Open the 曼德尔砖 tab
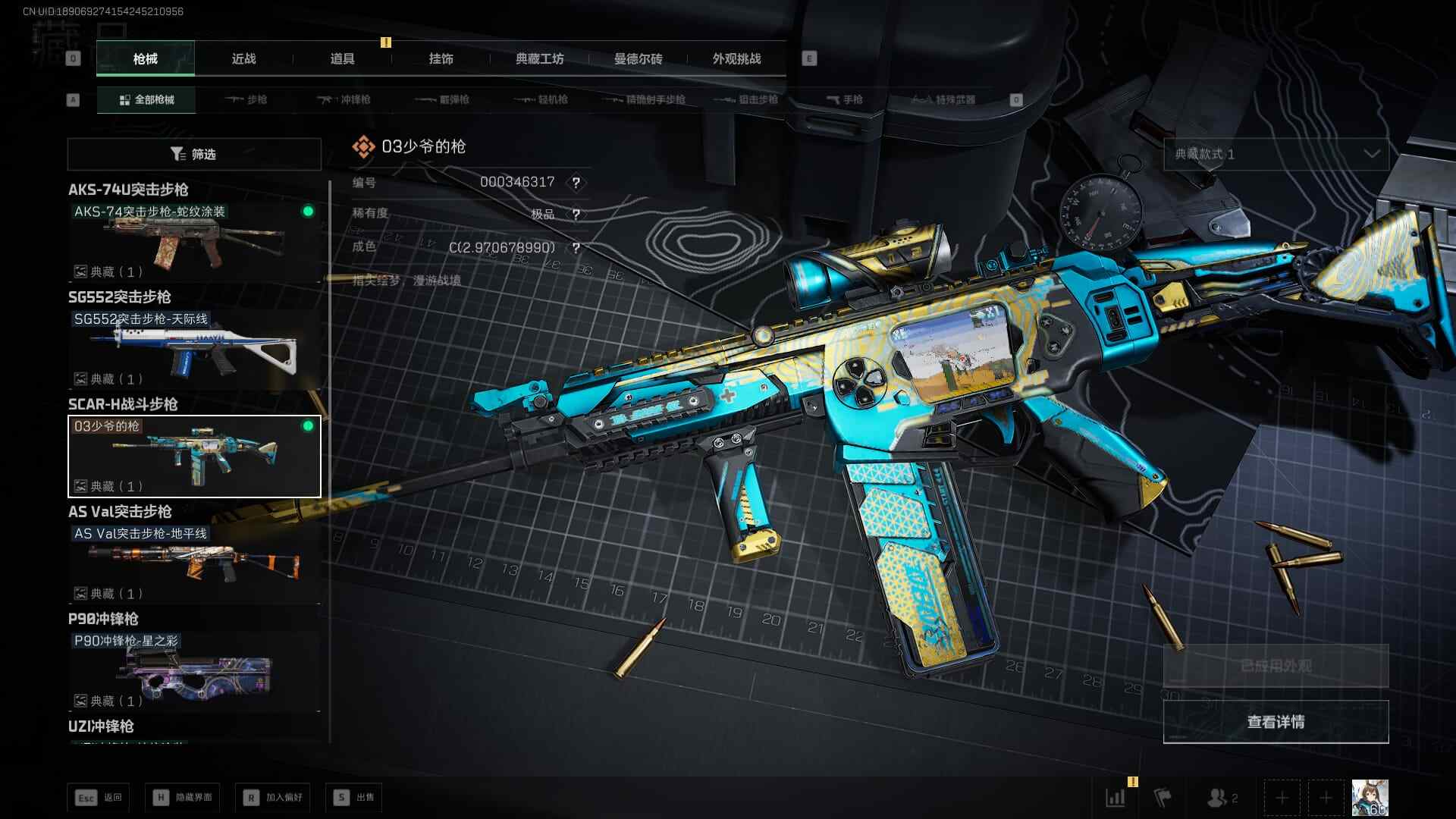This screenshot has height=819, width=1456. click(x=638, y=59)
